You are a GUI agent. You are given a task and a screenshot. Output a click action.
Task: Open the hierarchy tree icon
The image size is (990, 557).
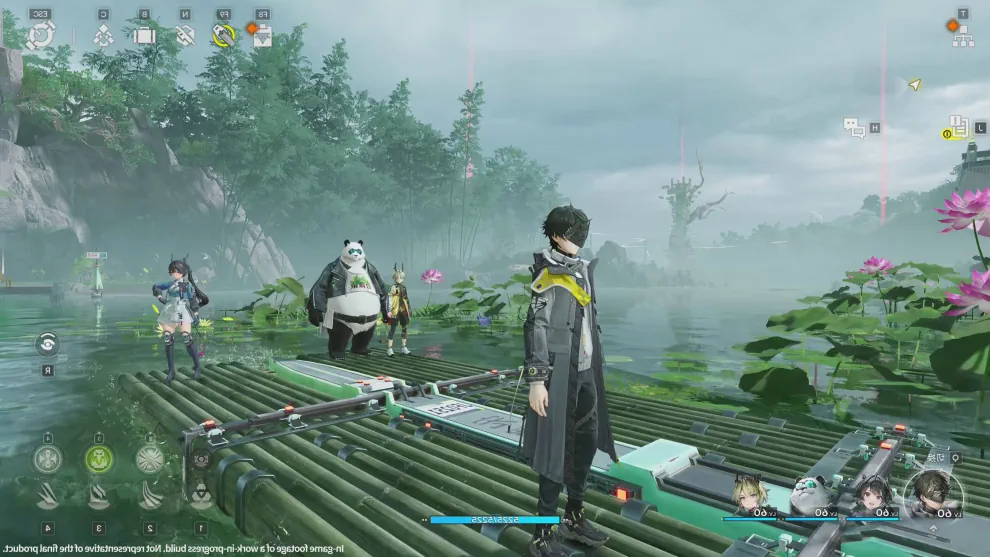(963, 36)
